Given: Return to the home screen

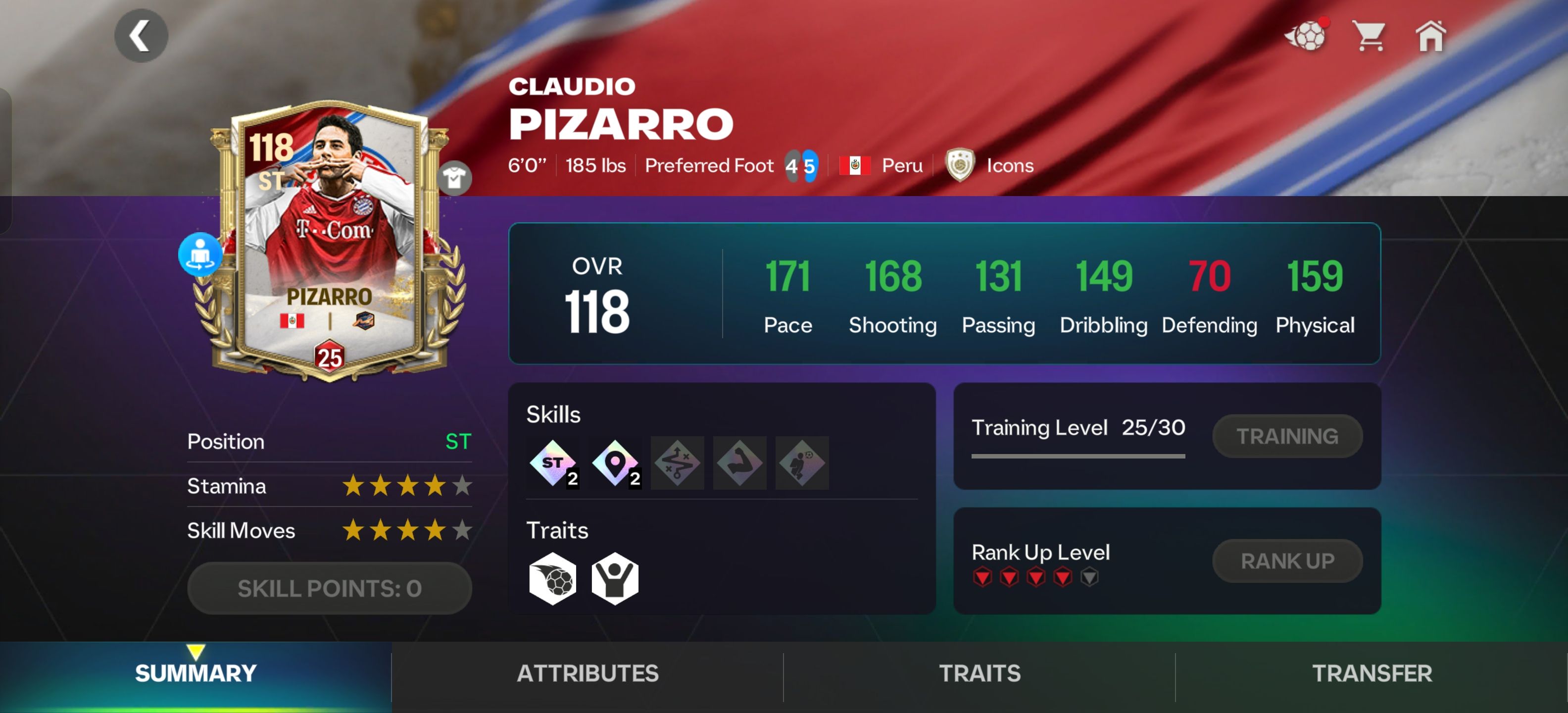Looking at the screenshot, I should (x=1430, y=36).
